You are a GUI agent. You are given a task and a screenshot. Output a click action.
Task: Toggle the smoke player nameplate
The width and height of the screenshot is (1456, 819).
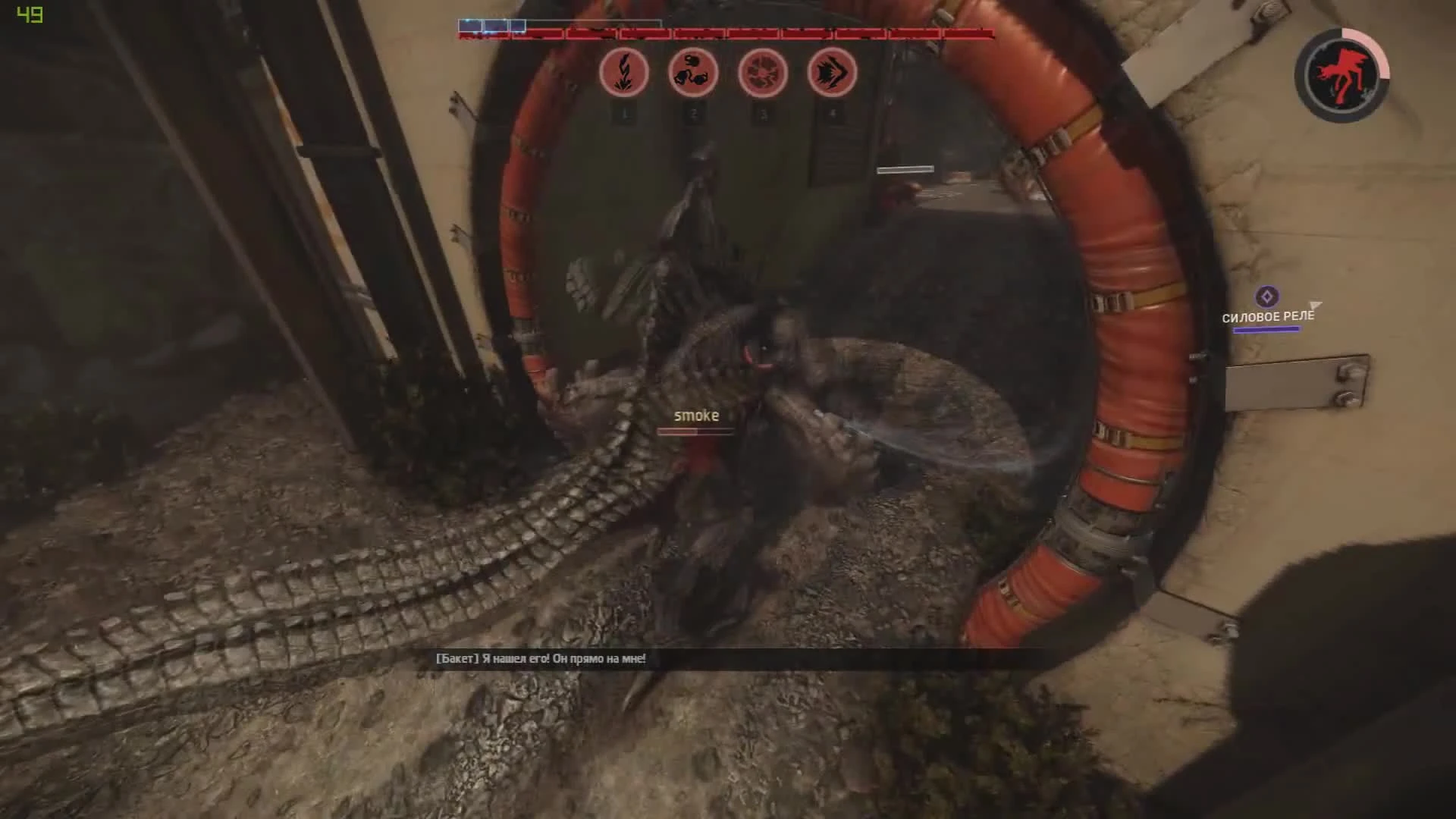[x=696, y=416]
